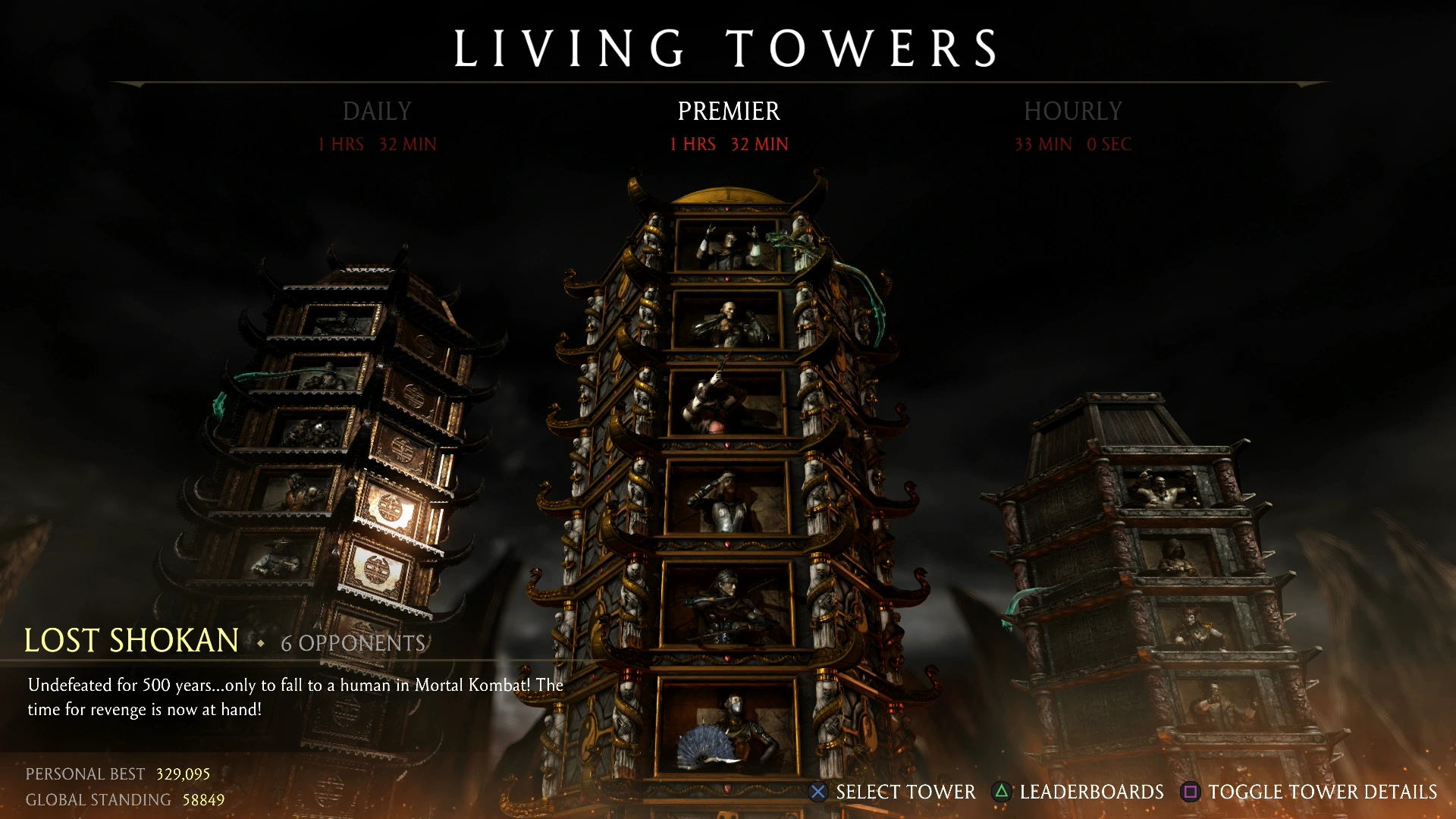Switch to the Hourly tower tab
Viewport: 1456px width, 819px height.
pos(1072,111)
